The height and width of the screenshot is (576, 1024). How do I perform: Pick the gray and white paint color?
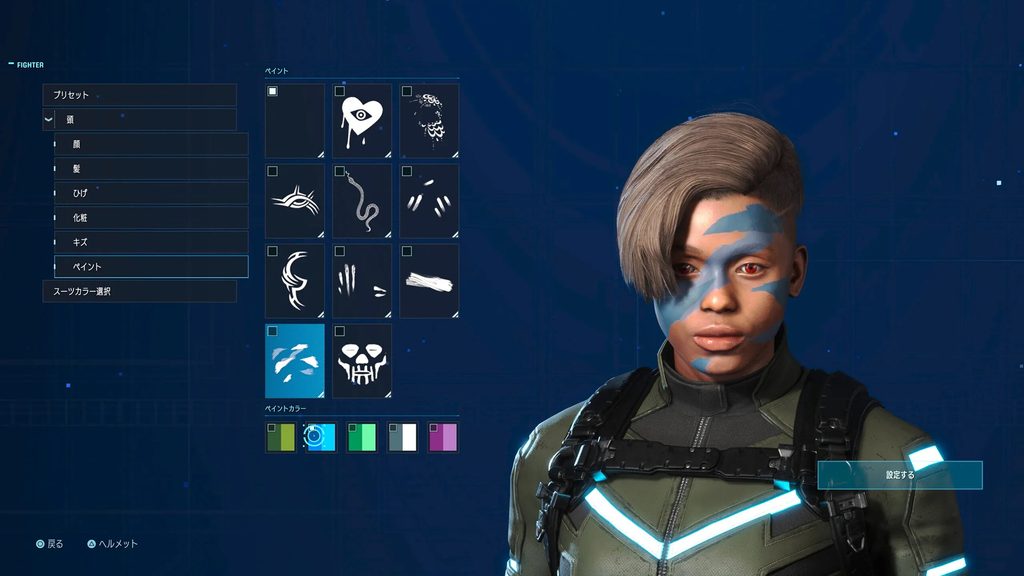click(x=402, y=437)
